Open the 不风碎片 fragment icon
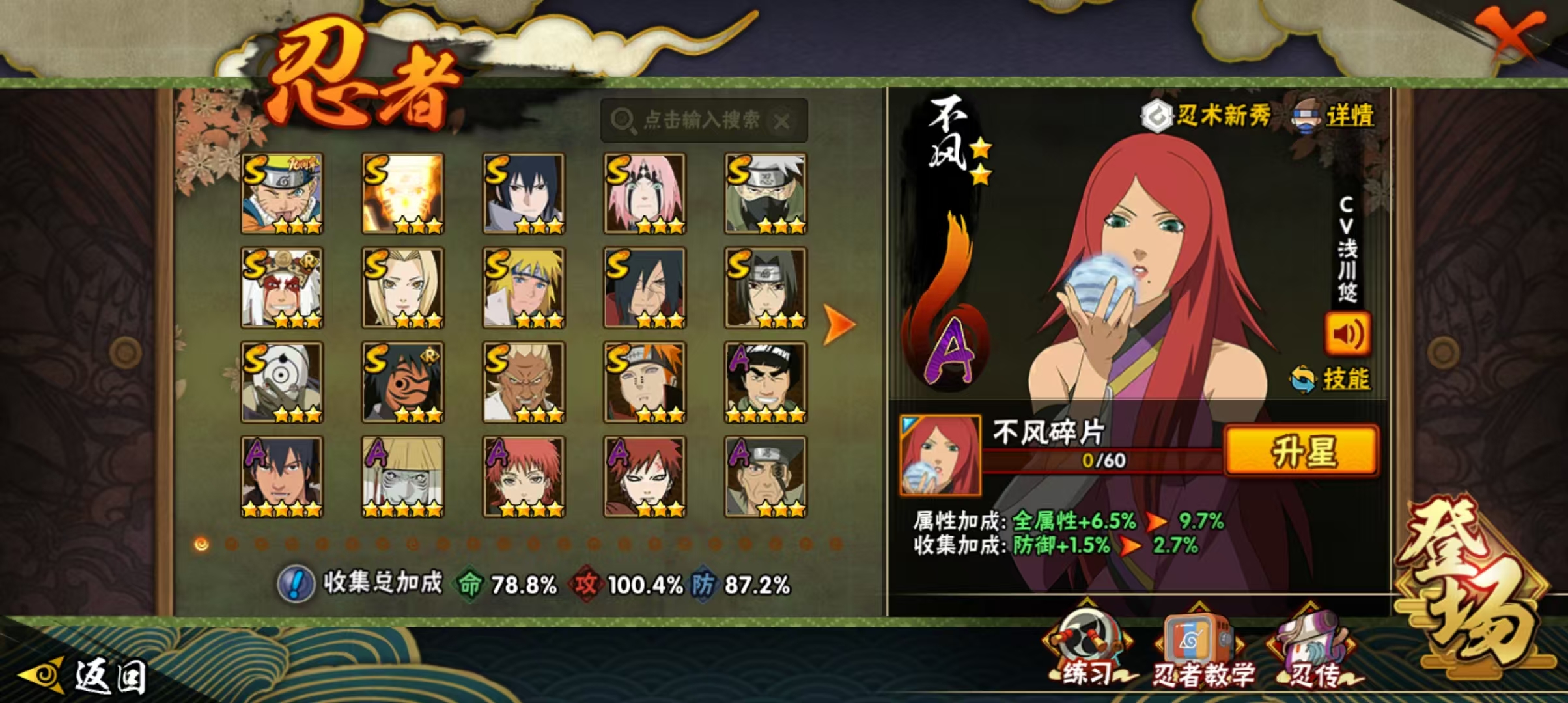Screen dimensions: 1568x703 (940, 455)
